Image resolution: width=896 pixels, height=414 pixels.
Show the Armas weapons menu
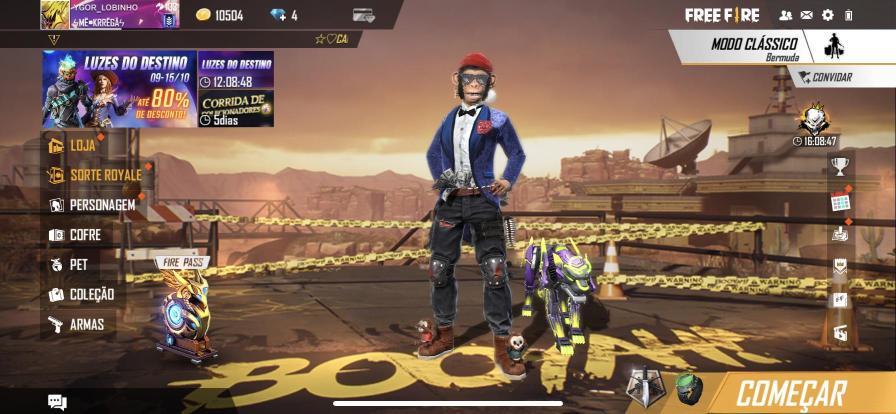[x=85, y=324]
